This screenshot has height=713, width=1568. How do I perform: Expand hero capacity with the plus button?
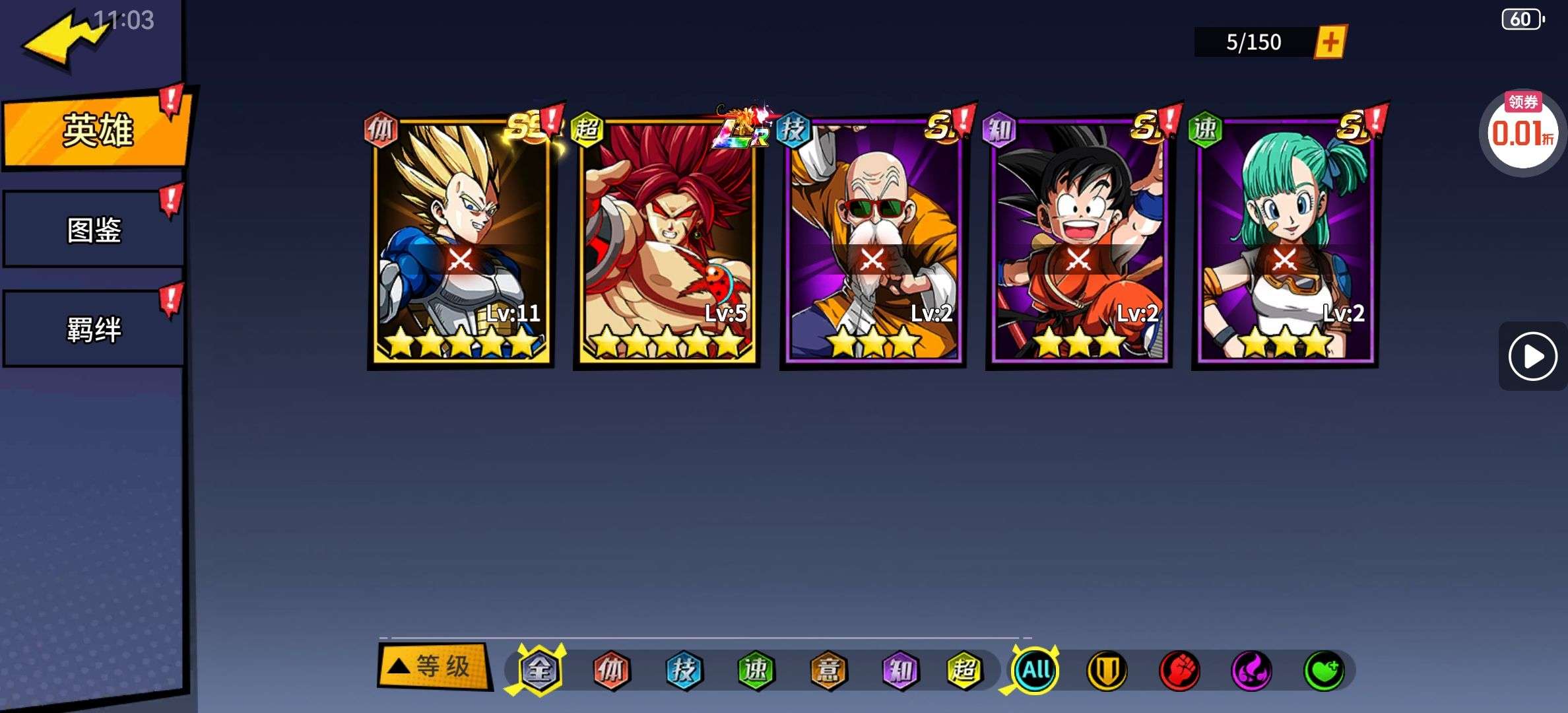[1330, 42]
